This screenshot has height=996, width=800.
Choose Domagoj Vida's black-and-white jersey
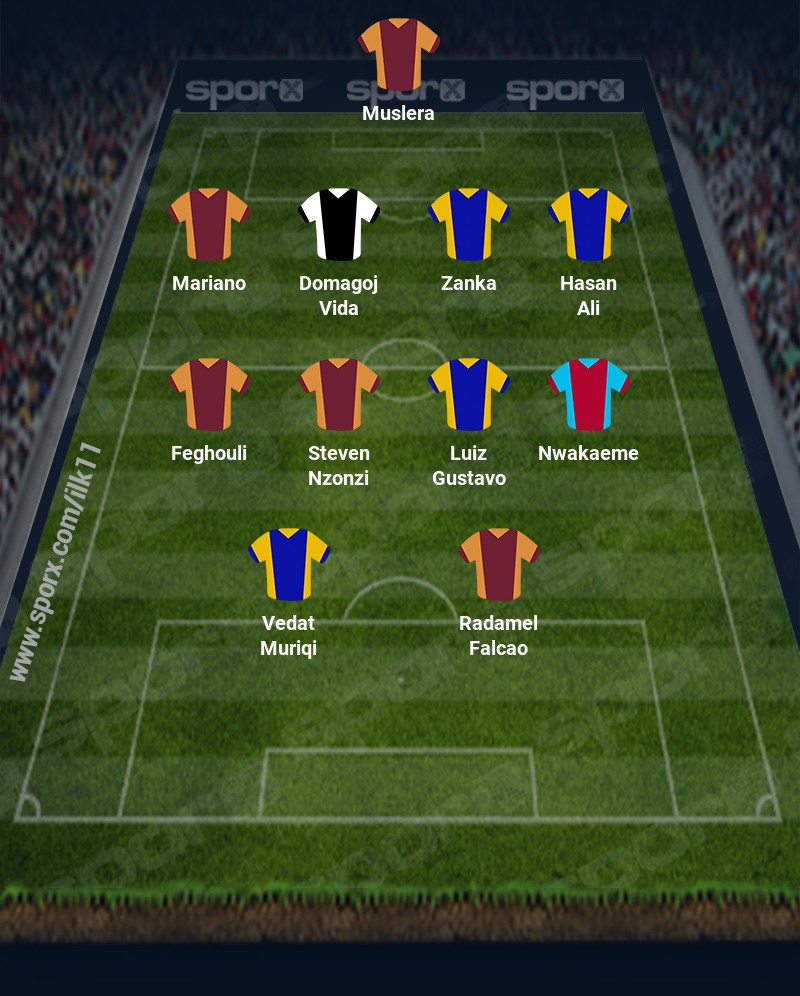click(339, 224)
